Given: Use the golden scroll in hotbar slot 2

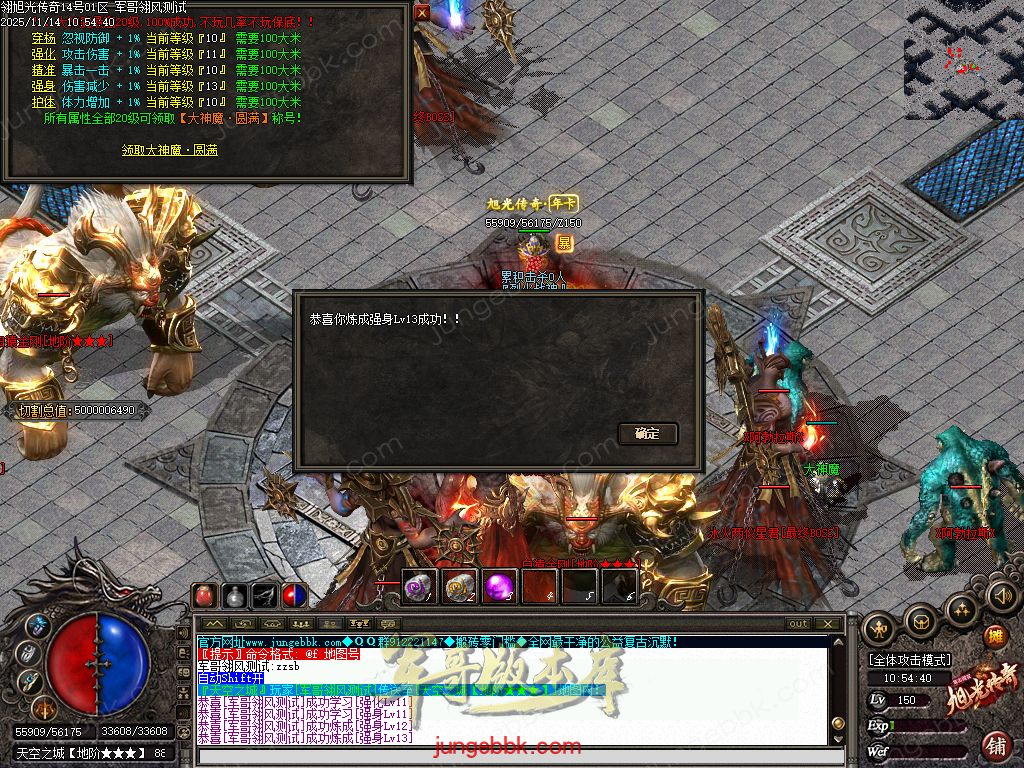Looking at the screenshot, I should [x=460, y=587].
